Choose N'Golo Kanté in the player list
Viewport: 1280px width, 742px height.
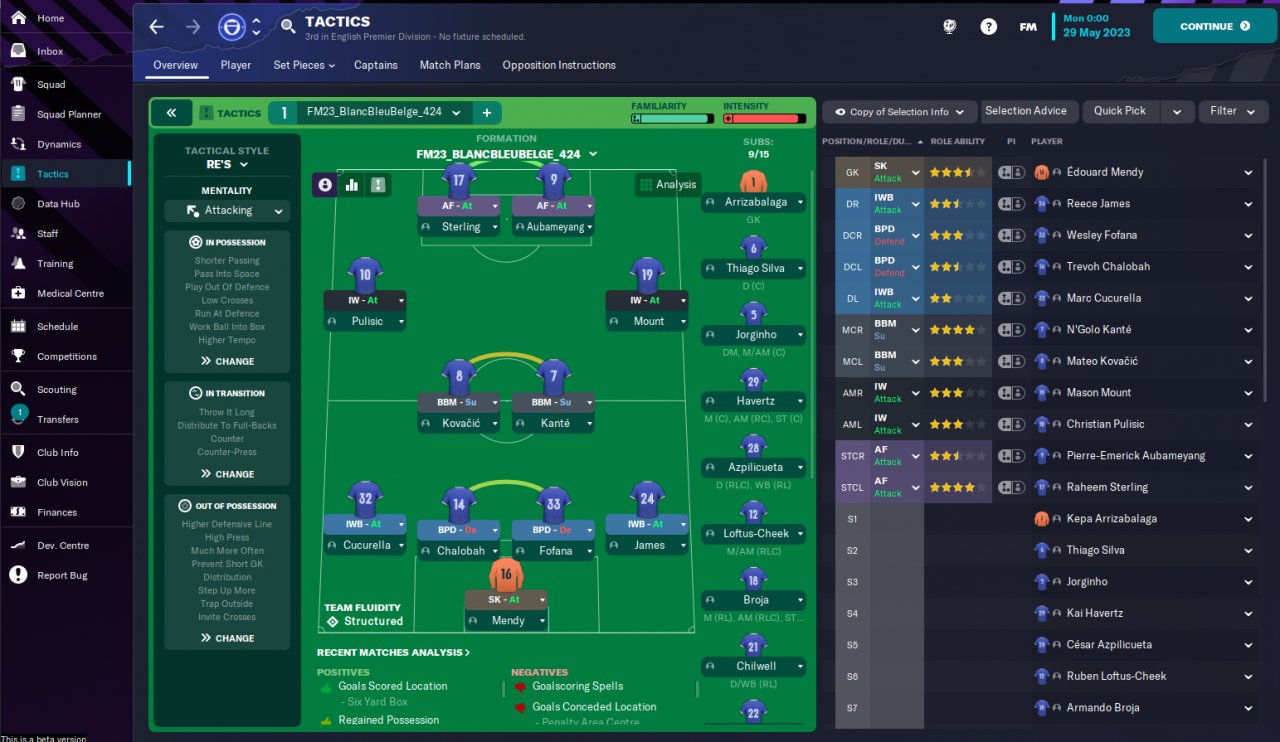tap(1098, 329)
